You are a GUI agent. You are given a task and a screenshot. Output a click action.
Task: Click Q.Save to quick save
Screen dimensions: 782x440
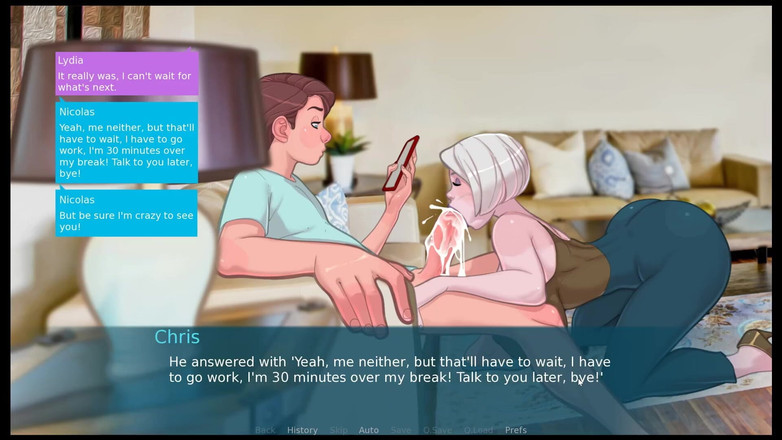click(437, 430)
